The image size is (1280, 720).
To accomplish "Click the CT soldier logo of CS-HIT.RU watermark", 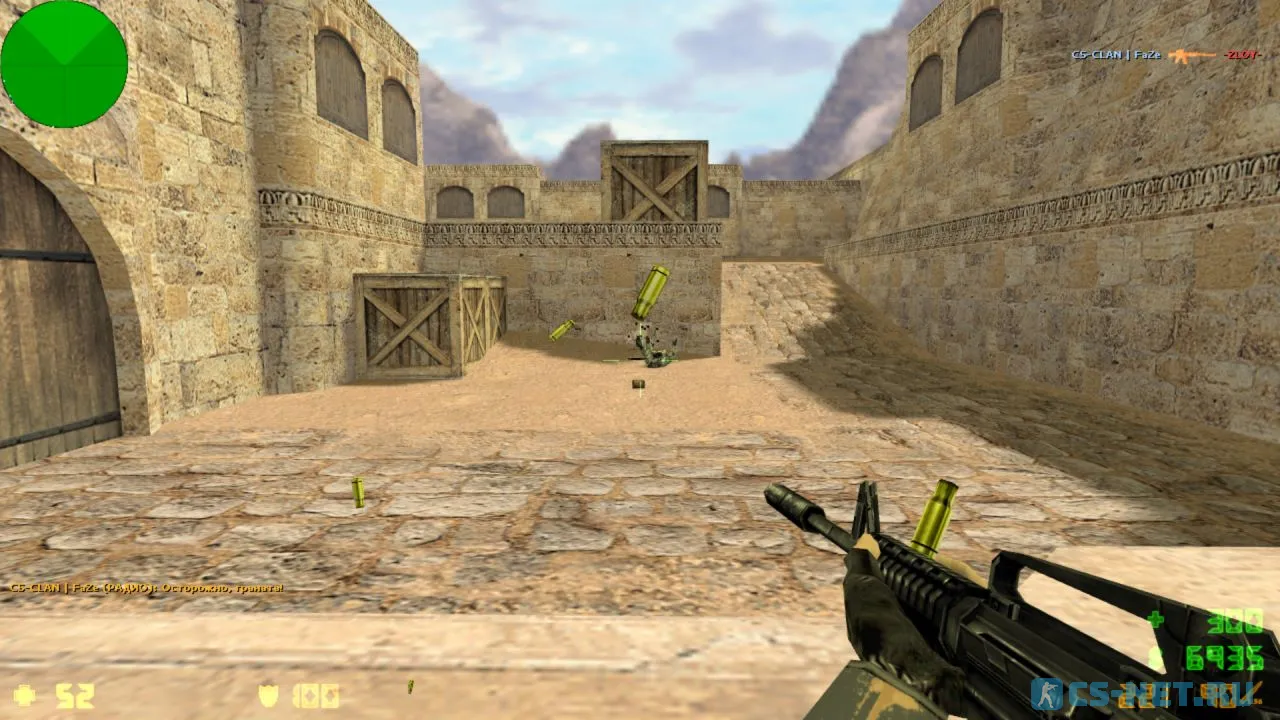I will 1047,694.
